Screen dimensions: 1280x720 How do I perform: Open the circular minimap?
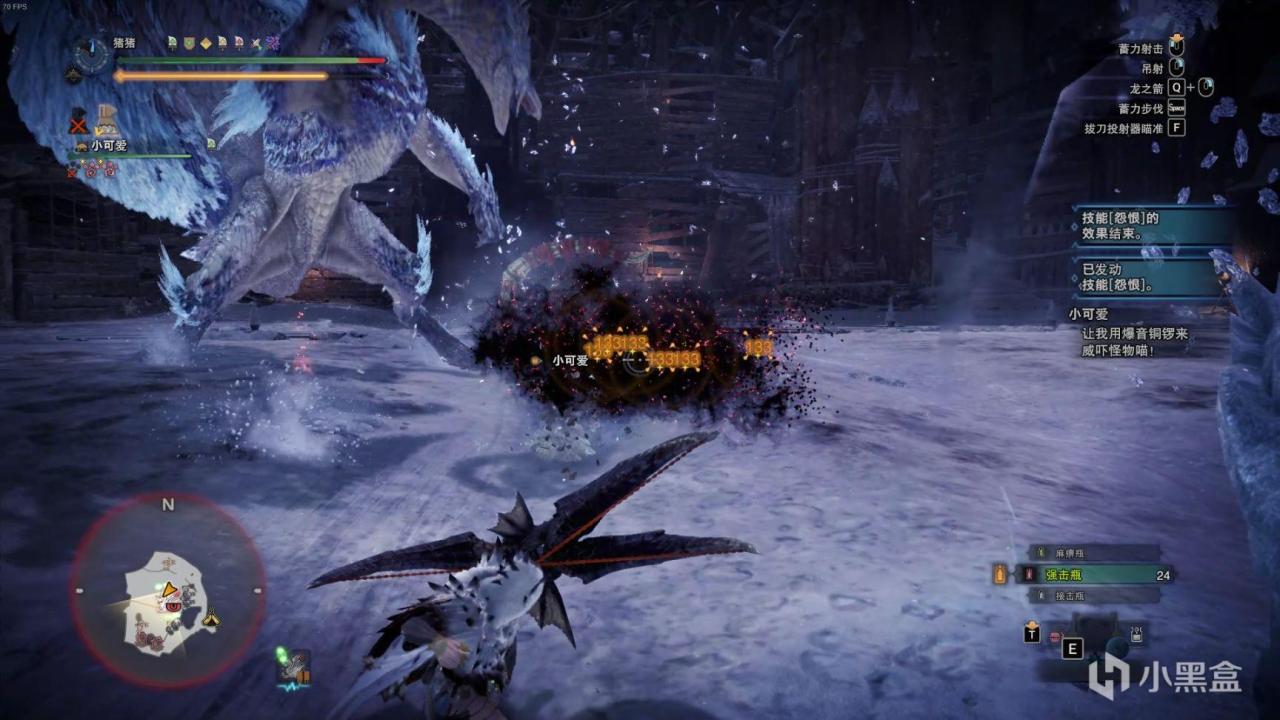pos(167,592)
